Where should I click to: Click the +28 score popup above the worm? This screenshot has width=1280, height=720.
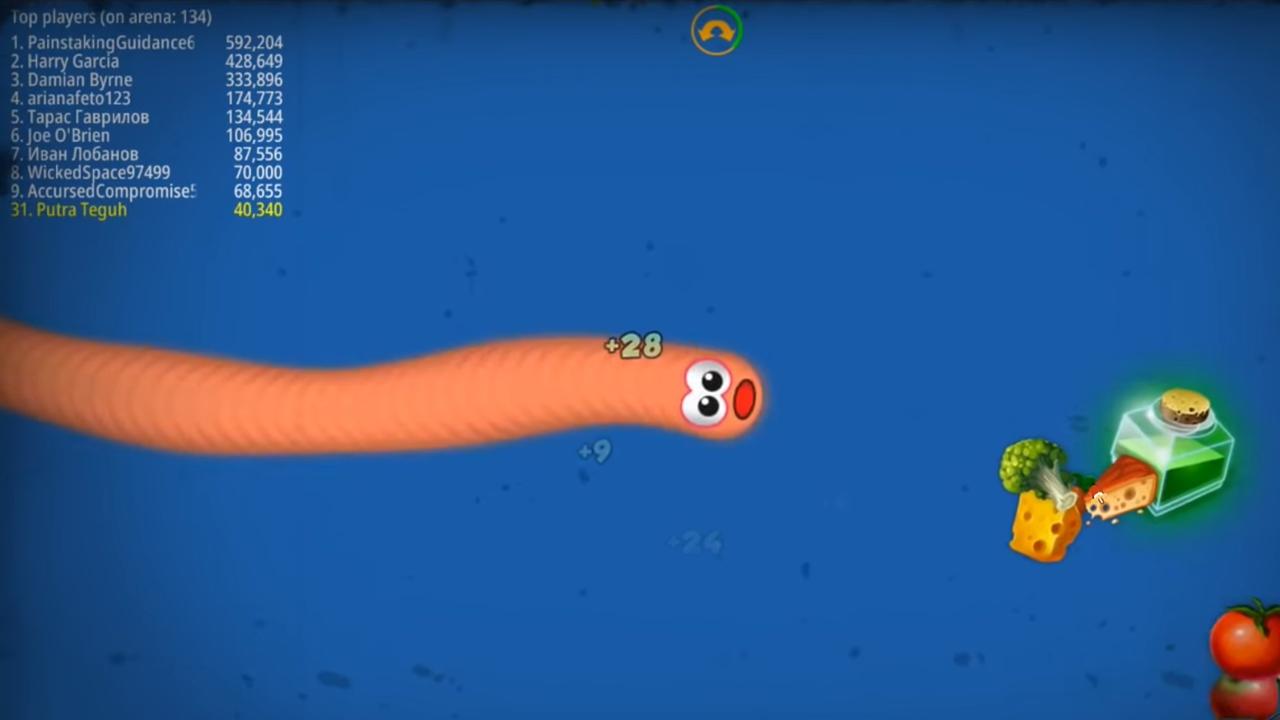pos(632,346)
